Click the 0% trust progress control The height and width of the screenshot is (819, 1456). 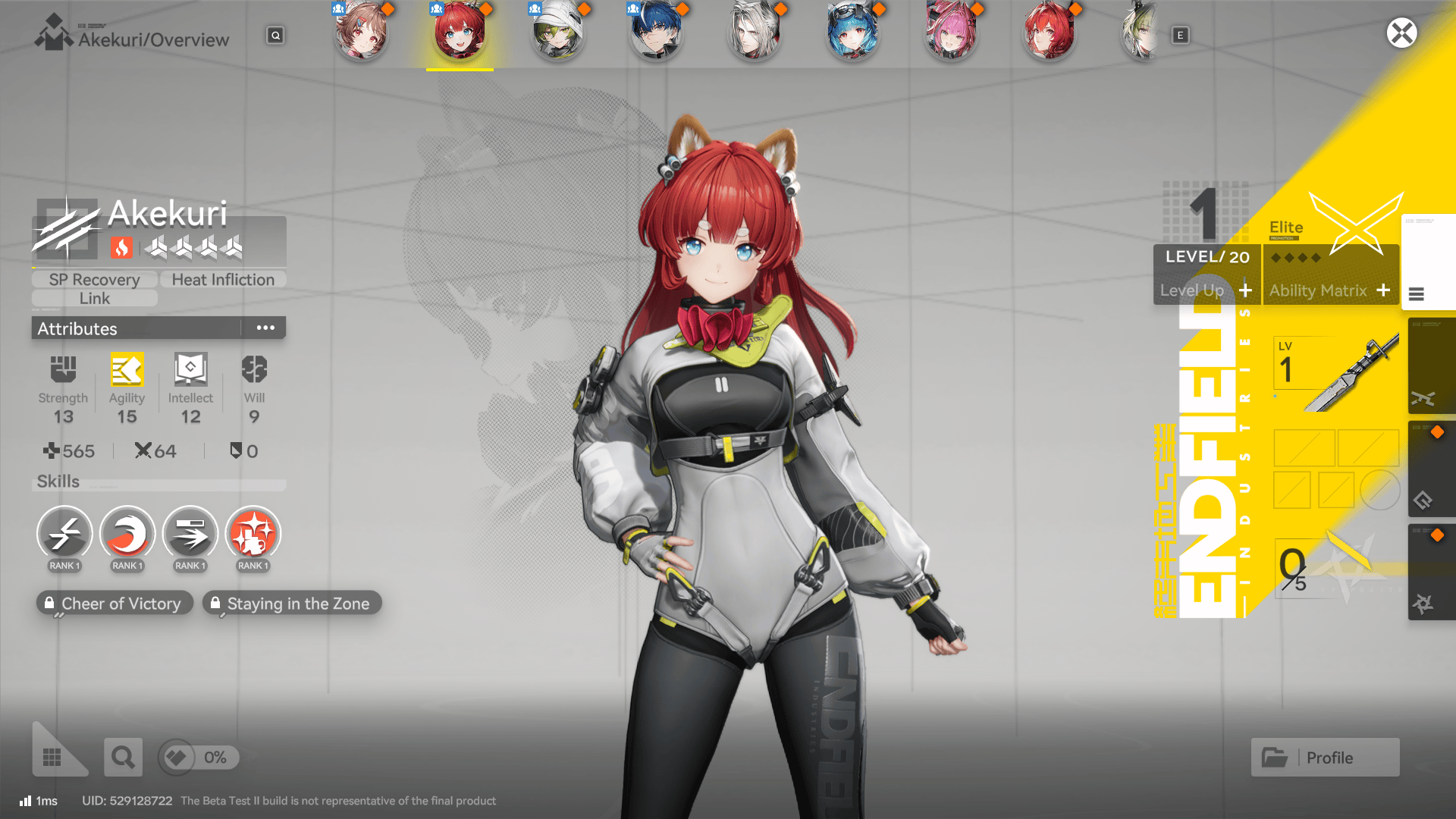[199, 758]
